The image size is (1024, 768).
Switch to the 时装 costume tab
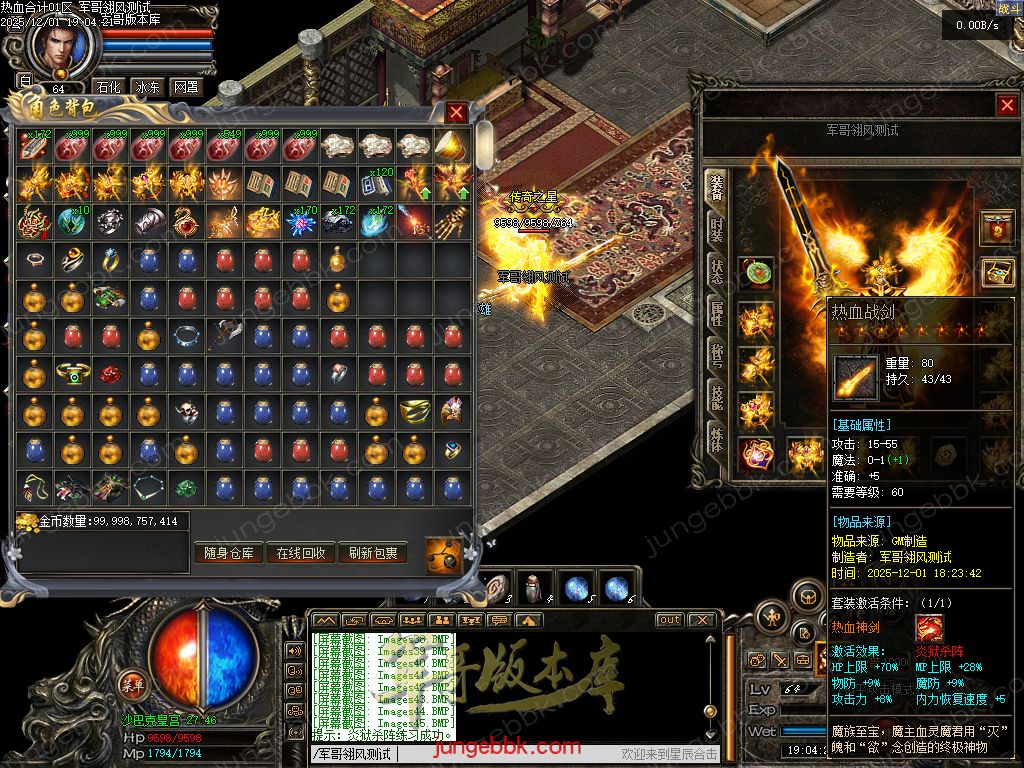click(x=716, y=229)
